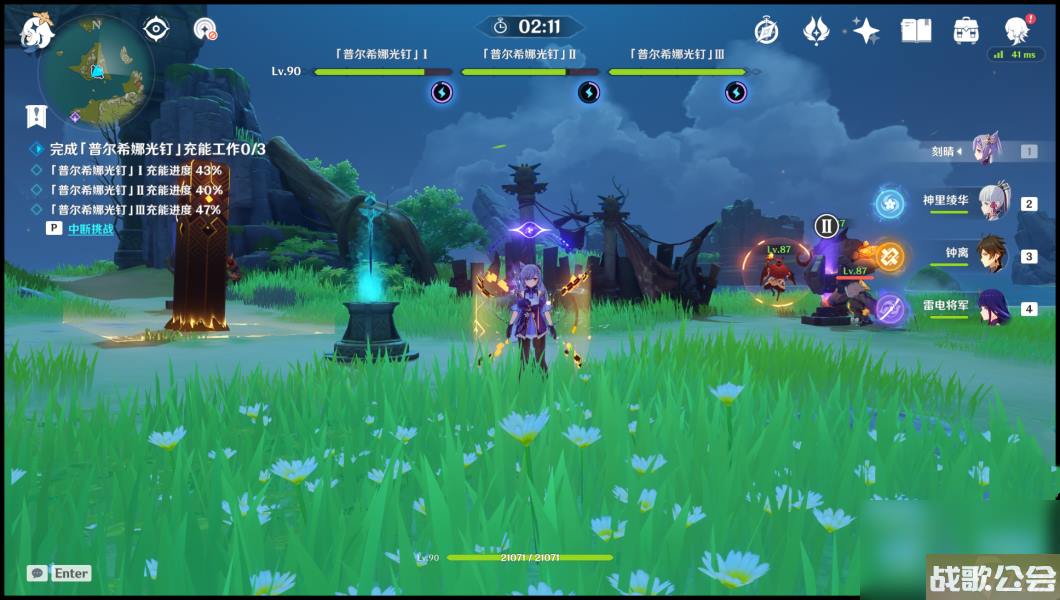Viewport: 1060px width, 600px height.
Task: Open the compass events icon
Action: click(x=767, y=30)
